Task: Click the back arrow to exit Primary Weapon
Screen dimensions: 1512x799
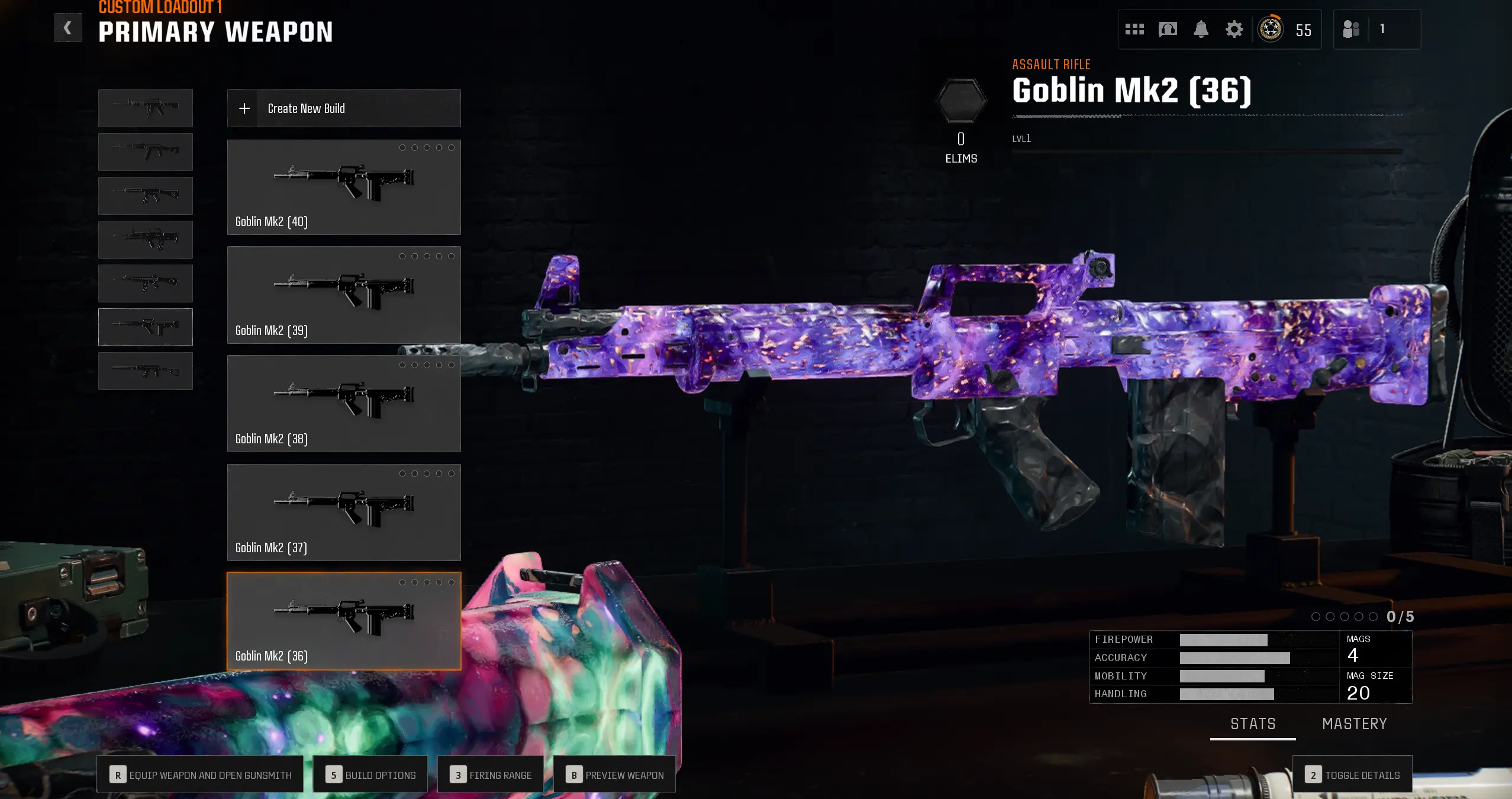Action: (67, 27)
